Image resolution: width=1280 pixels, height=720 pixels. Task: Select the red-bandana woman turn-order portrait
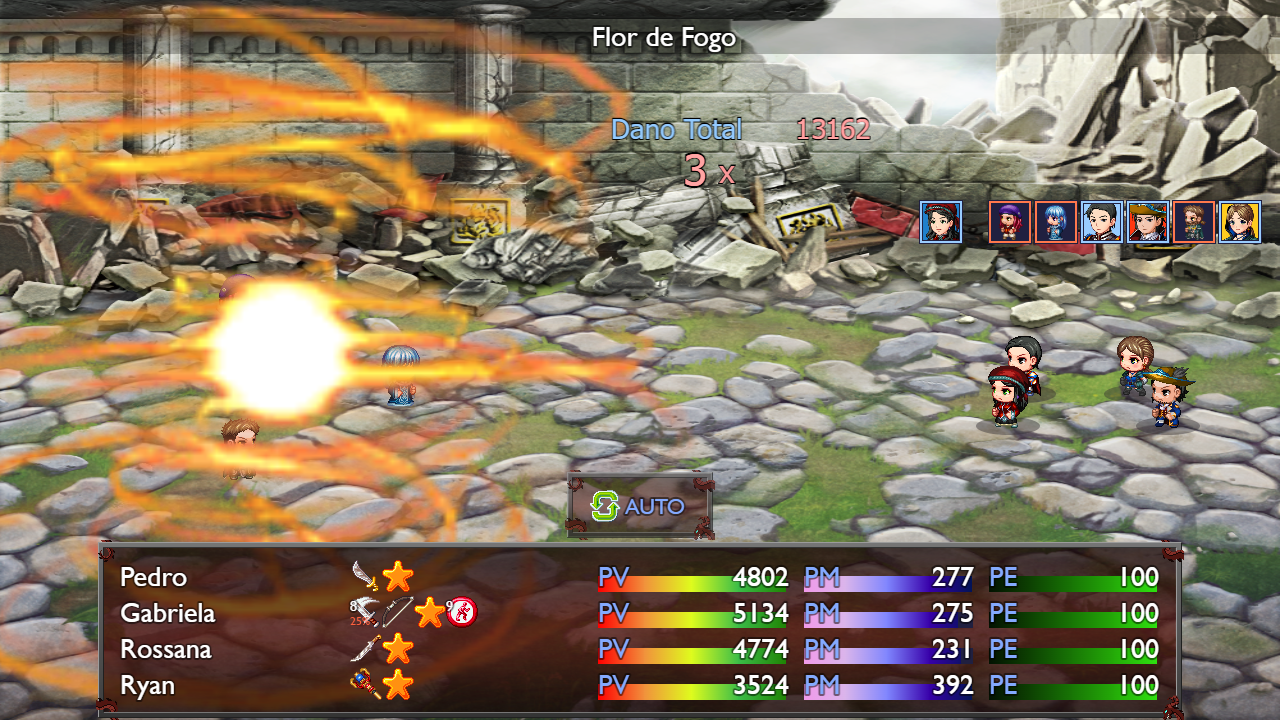tap(941, 222)
